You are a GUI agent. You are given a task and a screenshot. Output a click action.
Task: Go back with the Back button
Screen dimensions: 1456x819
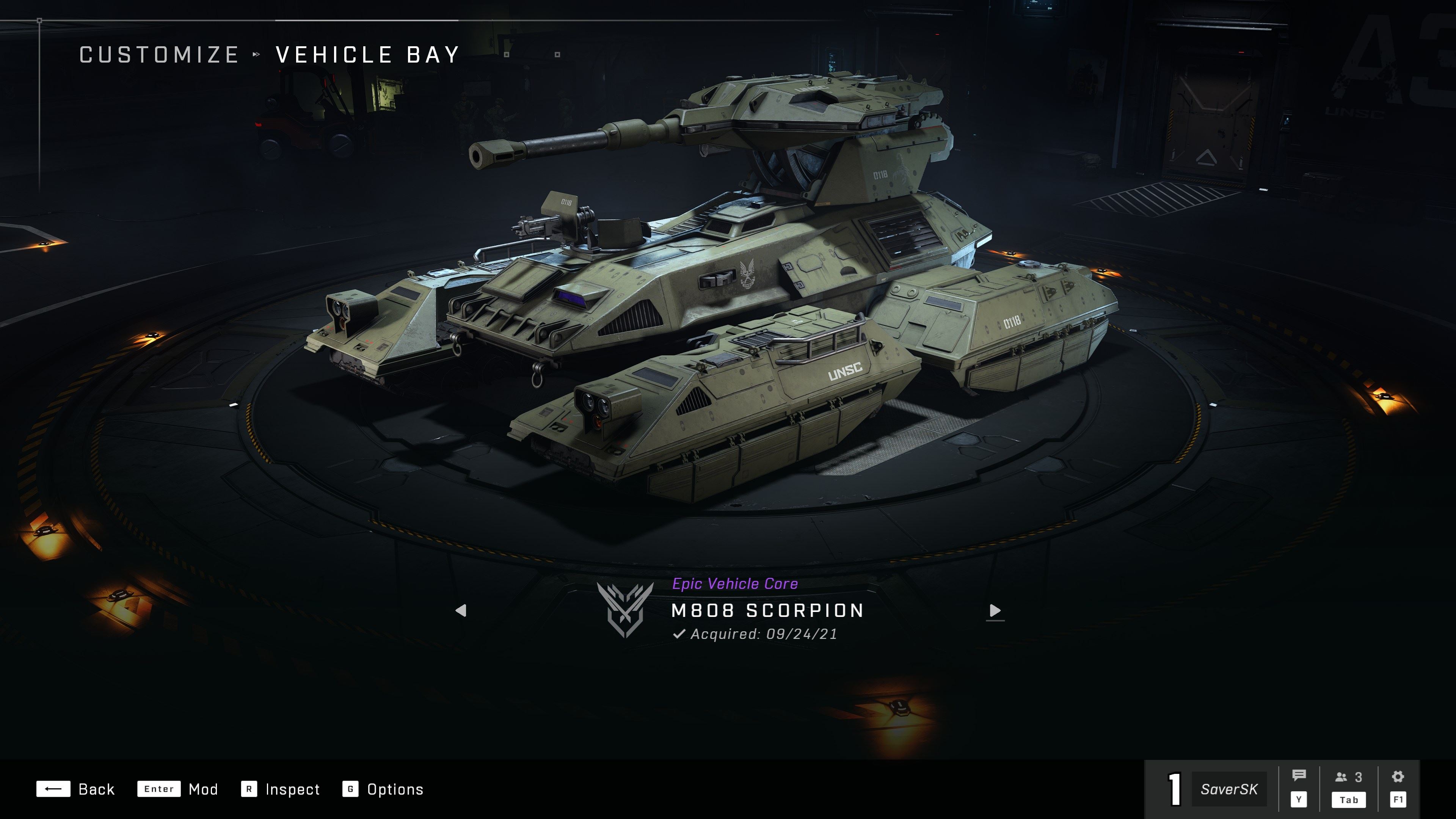76,789
